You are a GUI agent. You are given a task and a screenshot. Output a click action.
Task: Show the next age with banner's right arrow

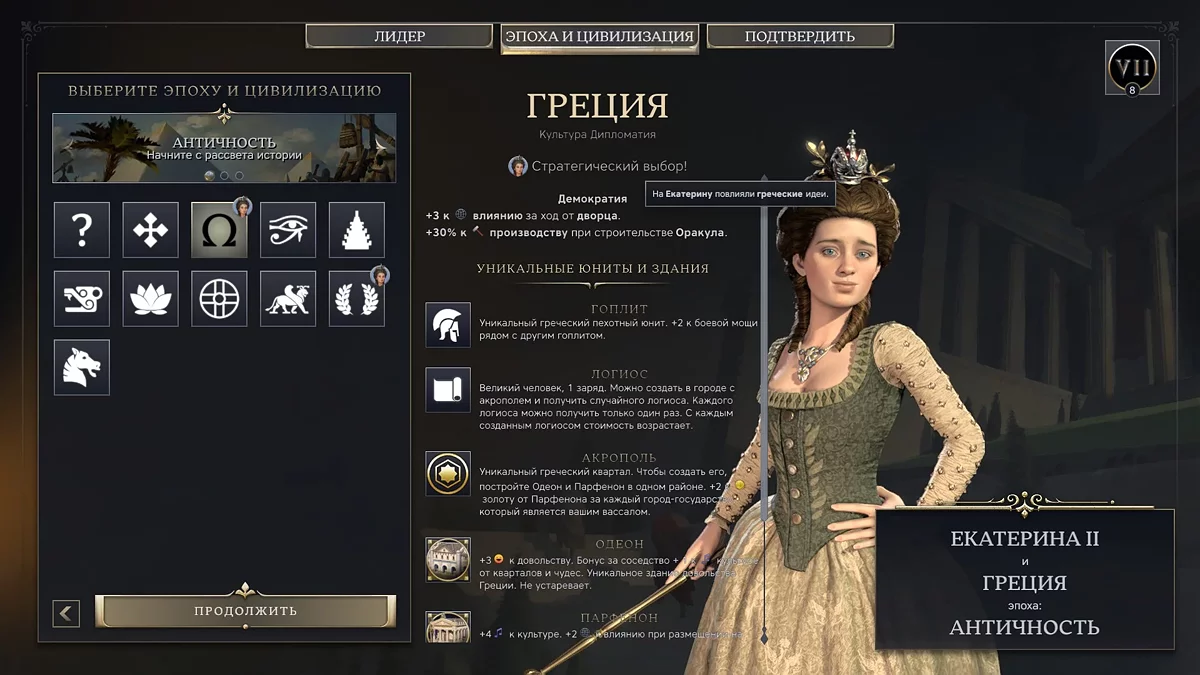(380, 144)
